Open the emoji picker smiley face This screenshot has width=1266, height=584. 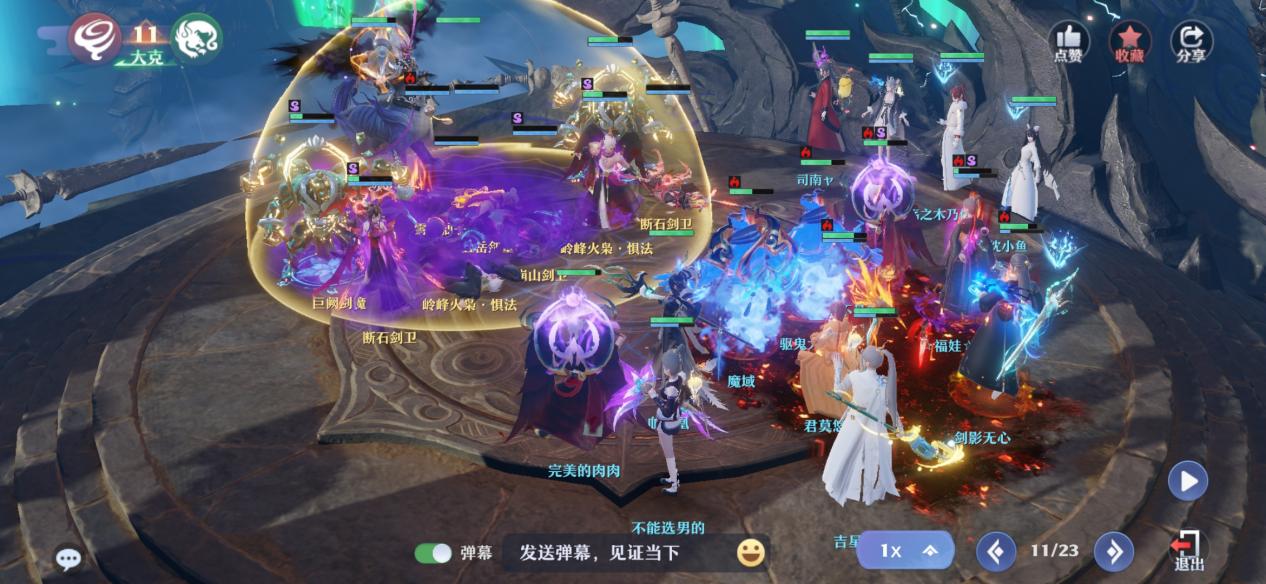click(x=751, y=552)
